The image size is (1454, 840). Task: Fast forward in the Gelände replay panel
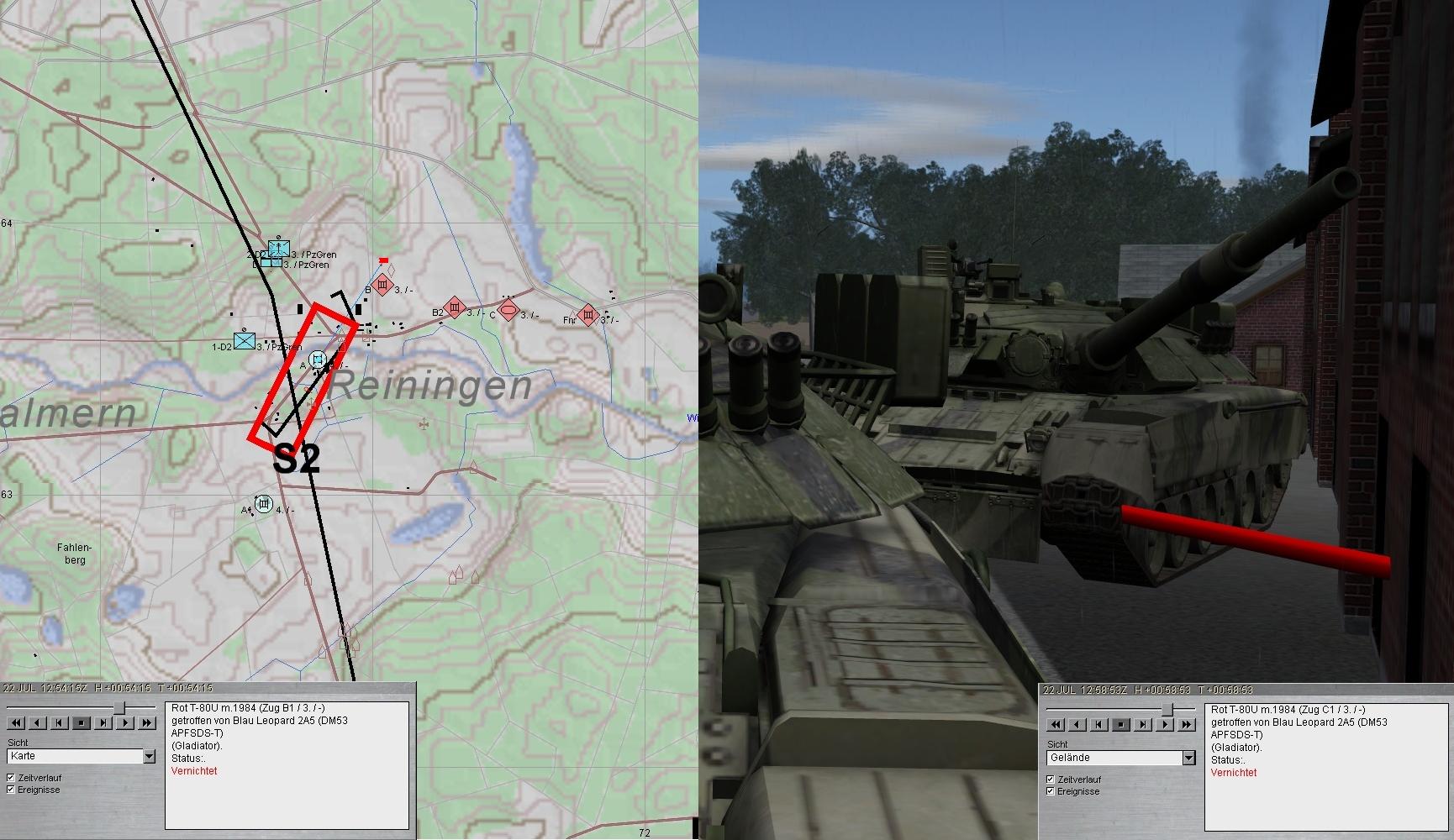pyautogui.click(x=1187, y=724)
